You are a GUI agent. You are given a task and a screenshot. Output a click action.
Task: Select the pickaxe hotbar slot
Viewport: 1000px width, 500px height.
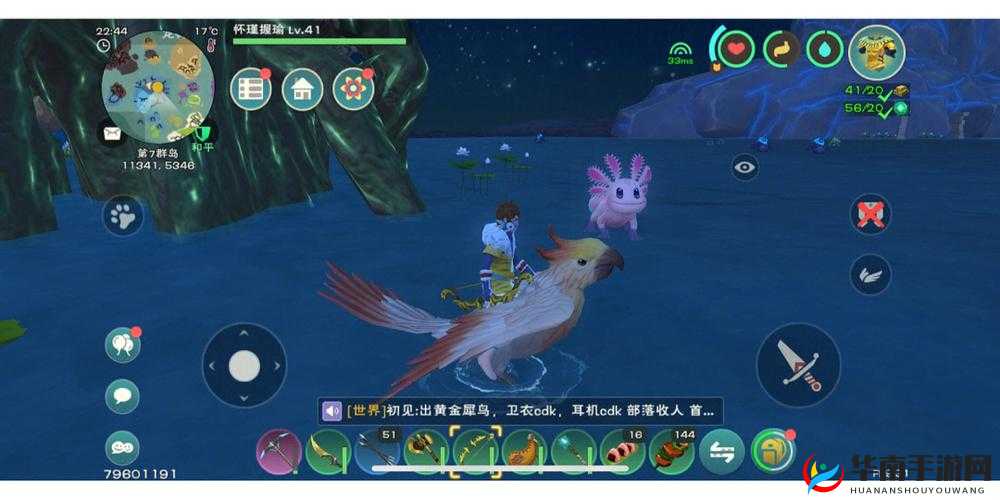click(x=279, y=452)
